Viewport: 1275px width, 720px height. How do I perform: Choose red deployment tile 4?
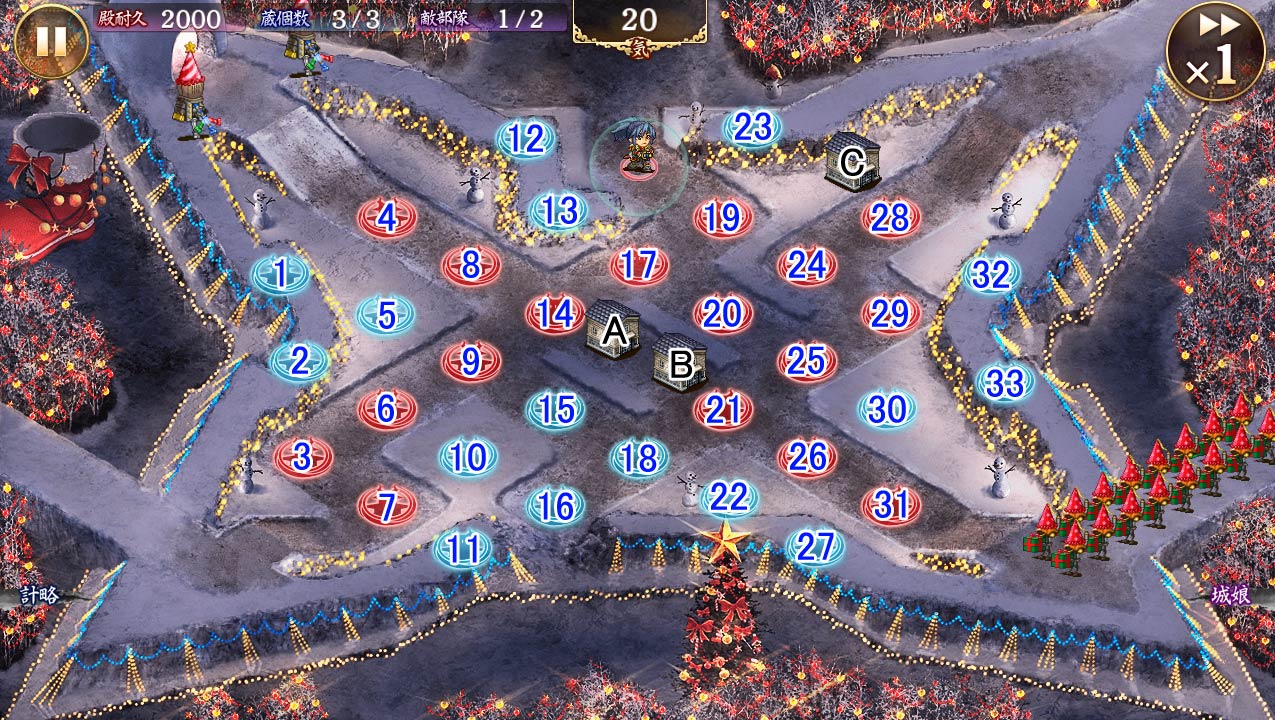pos(388,217)
